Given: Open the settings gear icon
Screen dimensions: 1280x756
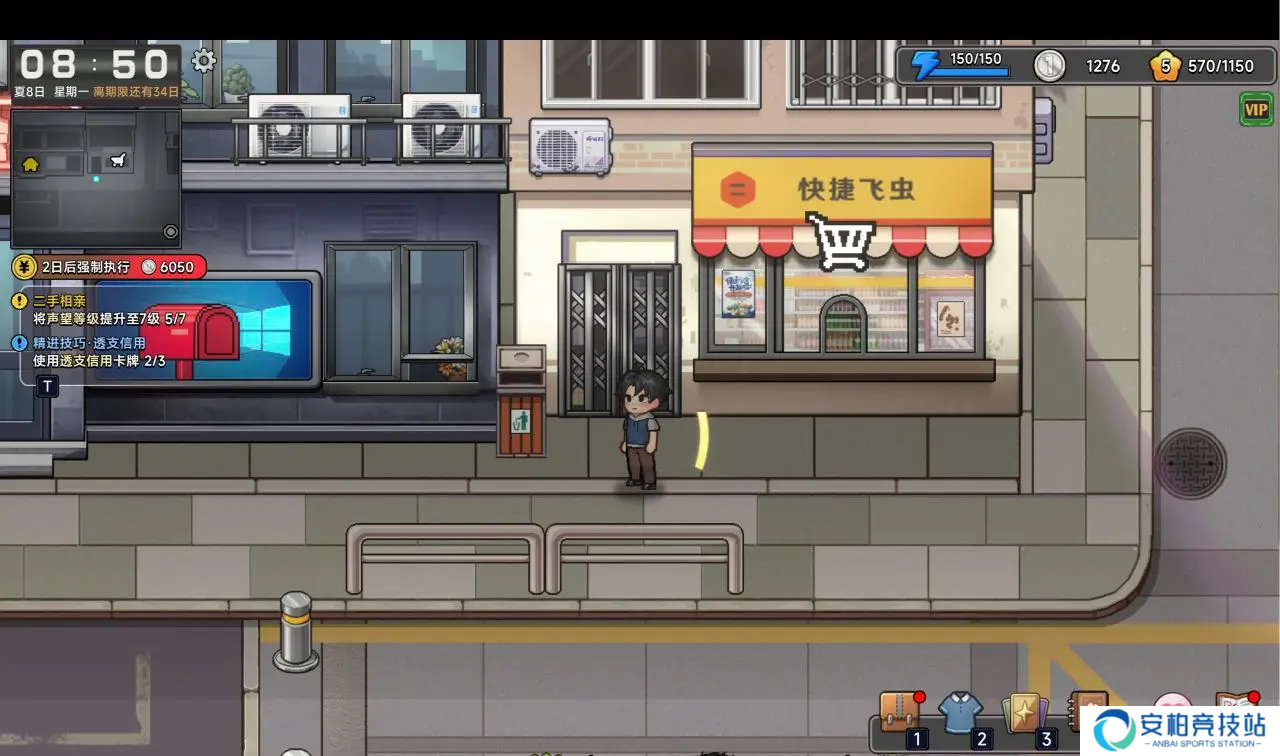Looking at the screenshot, I should (204, 61).
